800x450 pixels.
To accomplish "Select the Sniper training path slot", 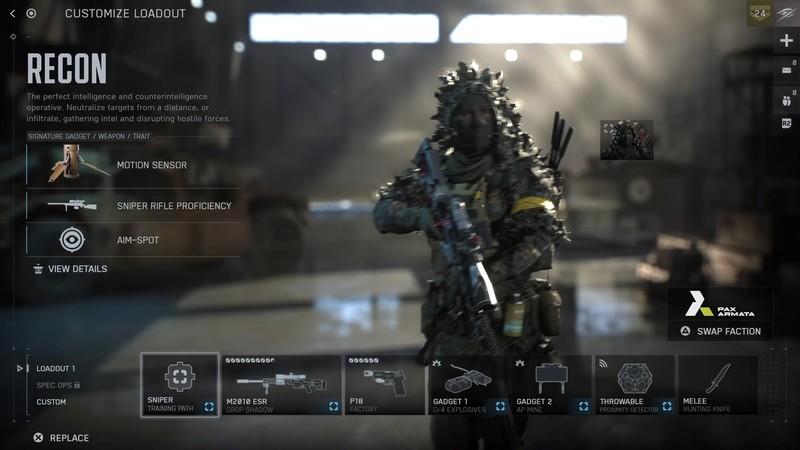I will click(x=180, y=384).
